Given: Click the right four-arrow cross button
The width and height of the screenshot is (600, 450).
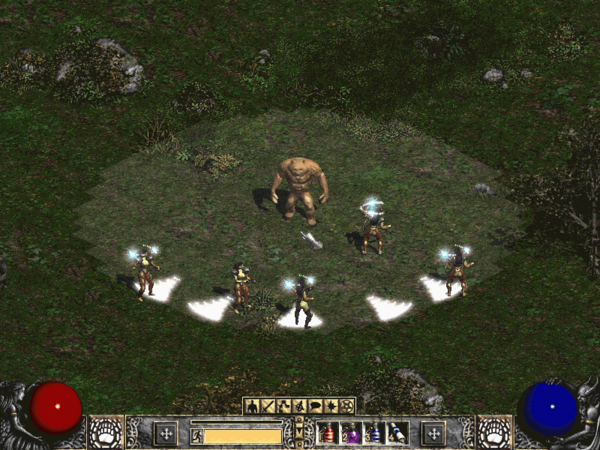Looking at the screenshot, I should tap(433, 433).
